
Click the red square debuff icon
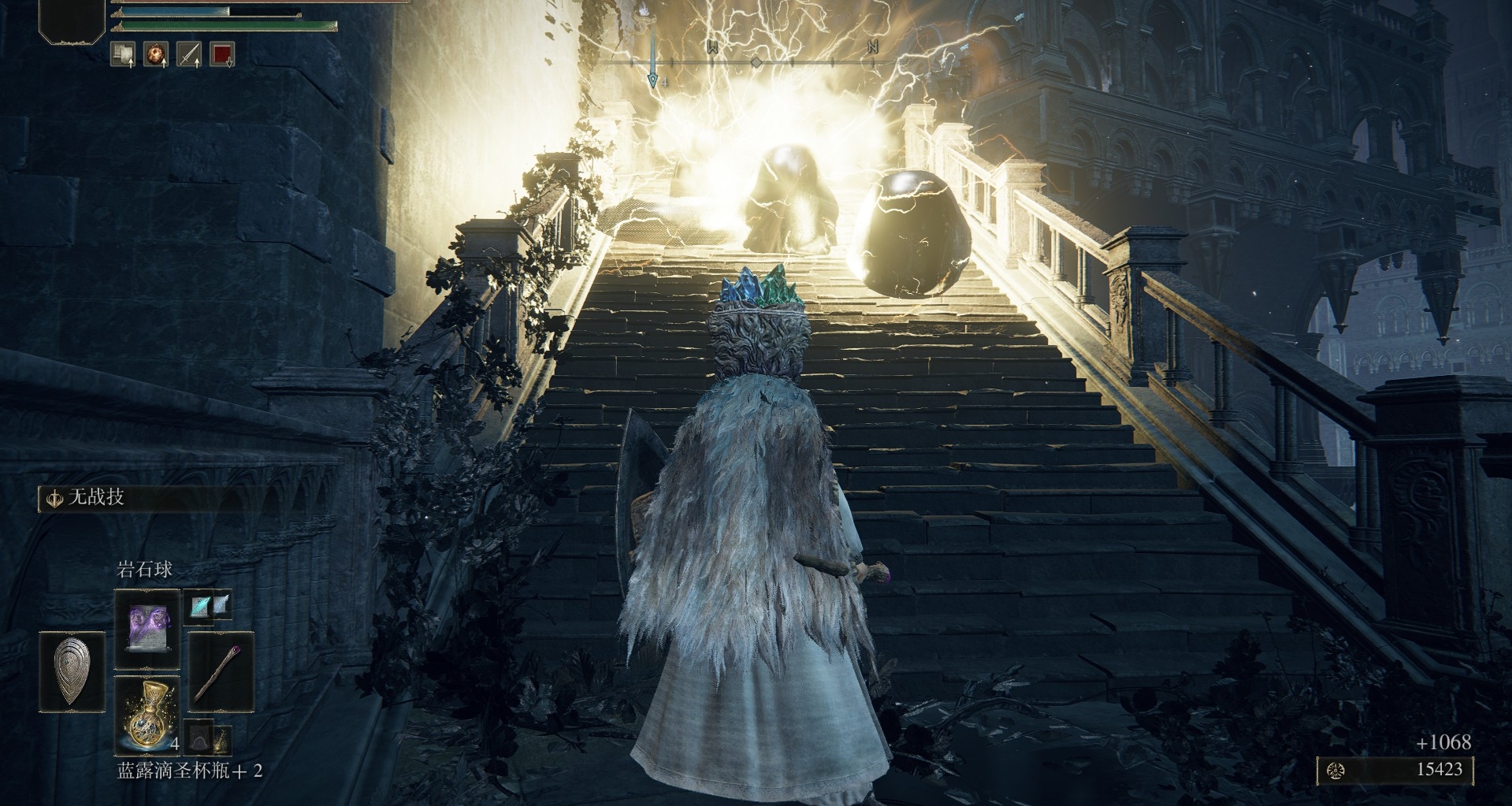(x=222, y=54)
